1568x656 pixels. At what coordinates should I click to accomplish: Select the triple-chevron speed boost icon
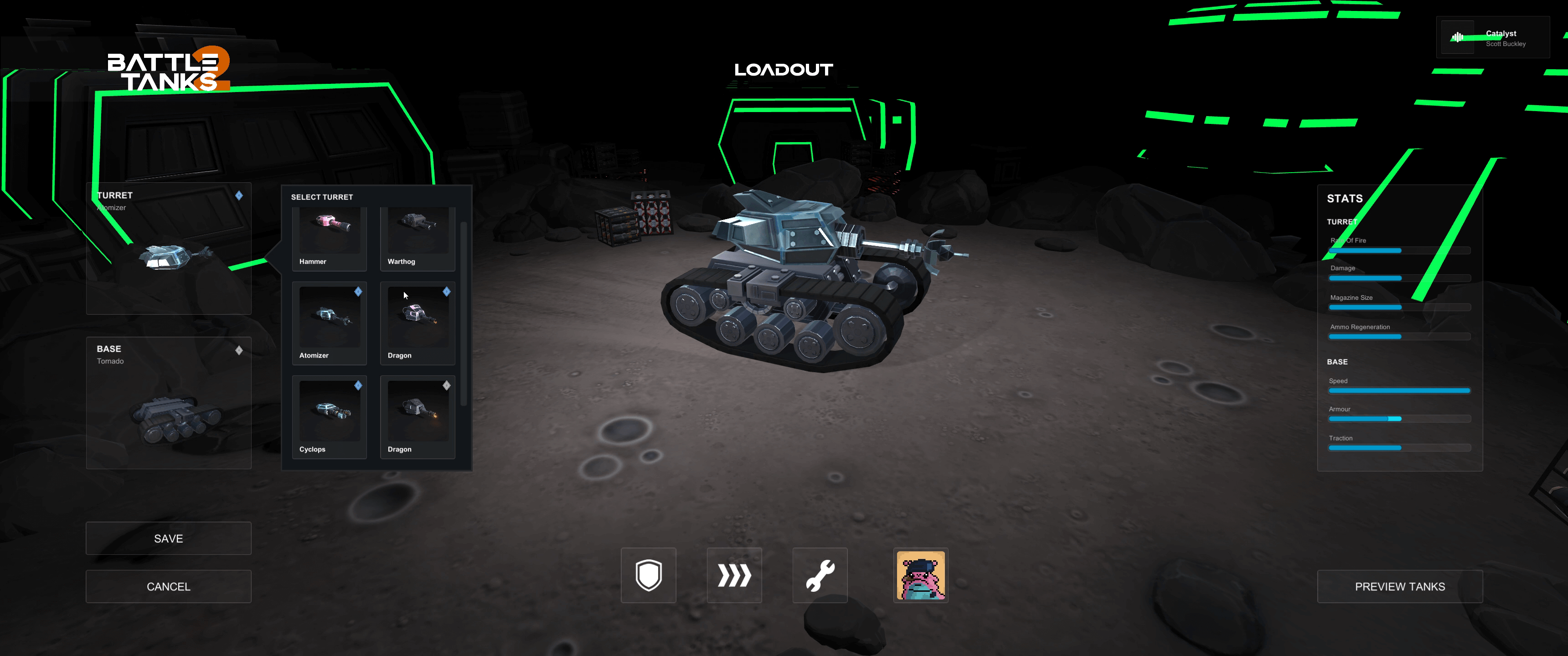733,574
